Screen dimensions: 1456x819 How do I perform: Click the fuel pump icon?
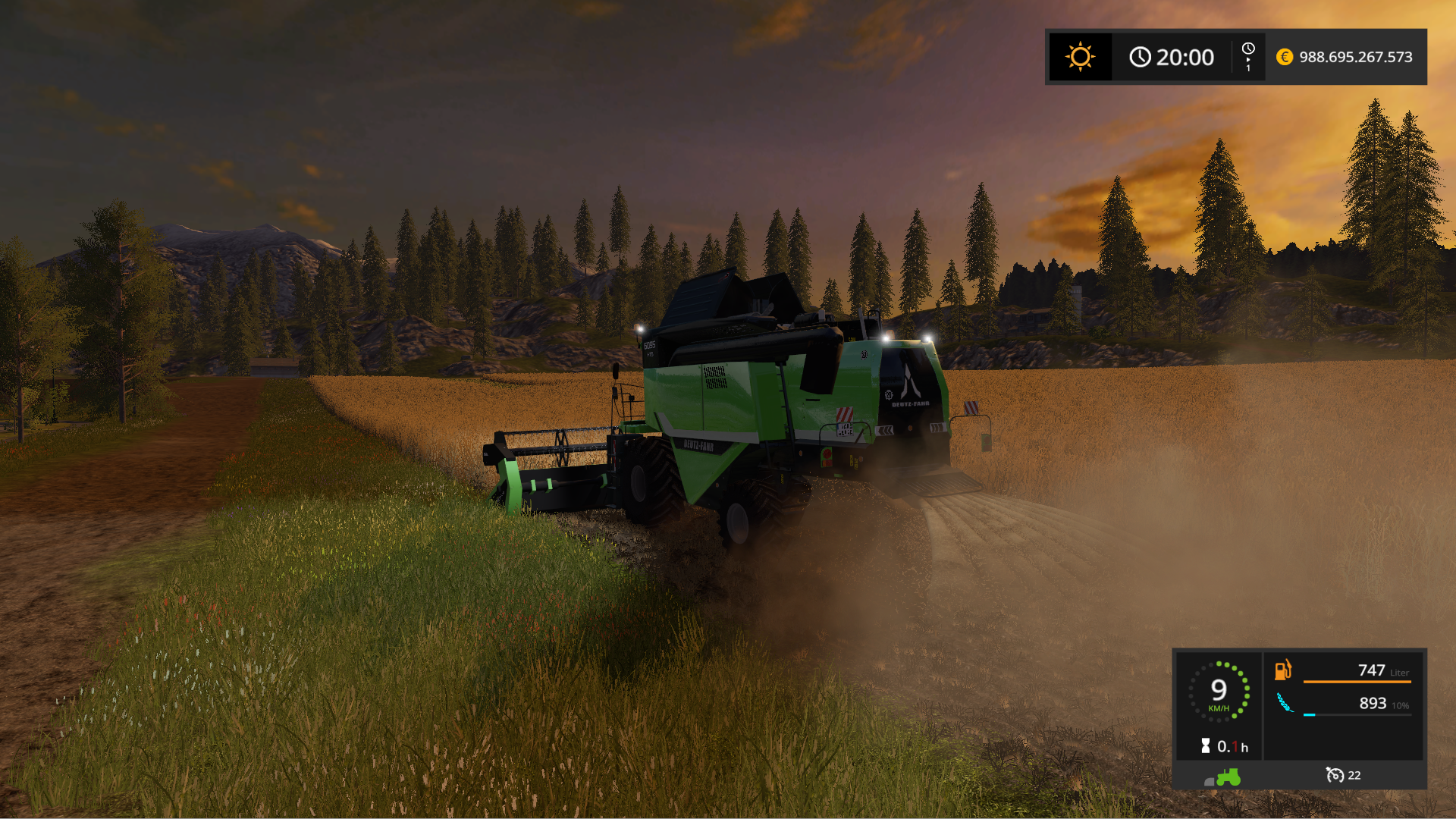[1283, 670]
